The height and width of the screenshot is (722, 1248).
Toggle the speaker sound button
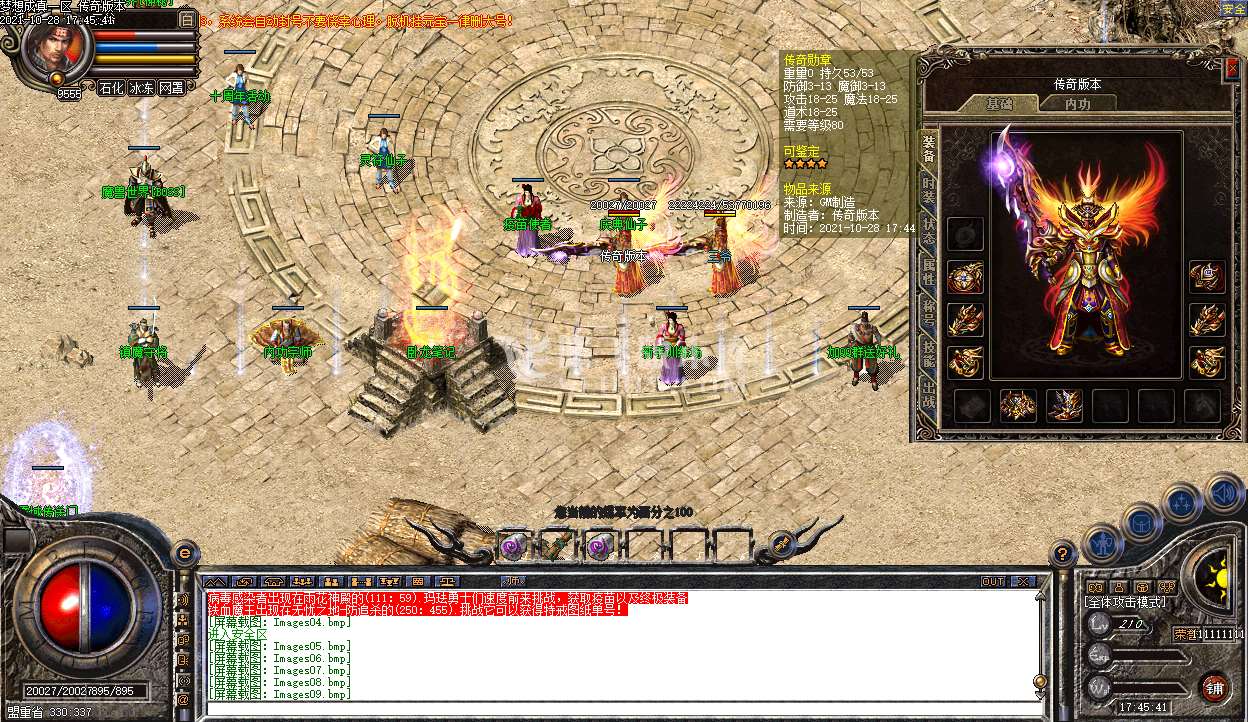point(1224,493)
